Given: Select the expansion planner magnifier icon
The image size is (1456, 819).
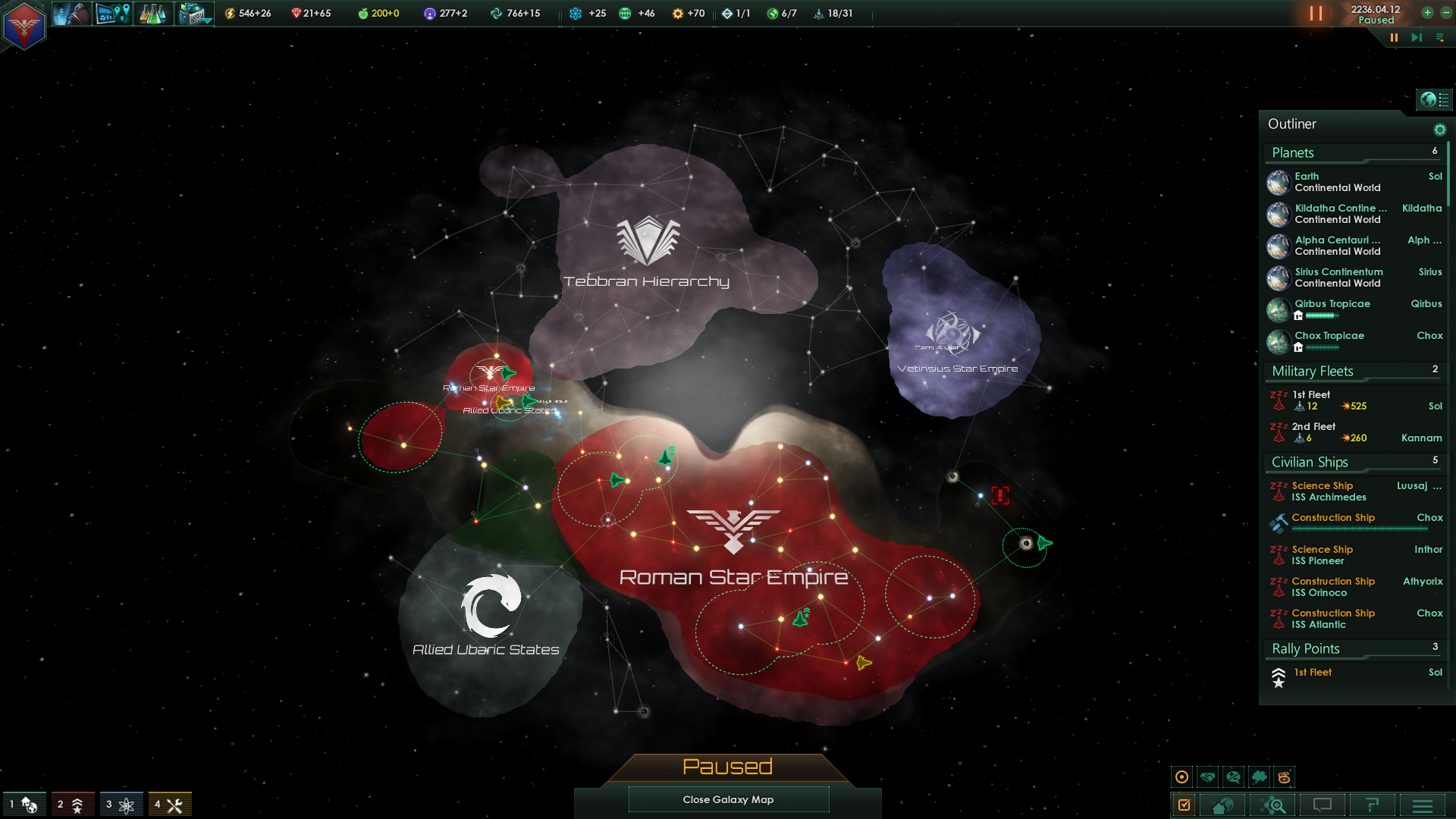Looking at the screenshot, I should (1274, 805).
